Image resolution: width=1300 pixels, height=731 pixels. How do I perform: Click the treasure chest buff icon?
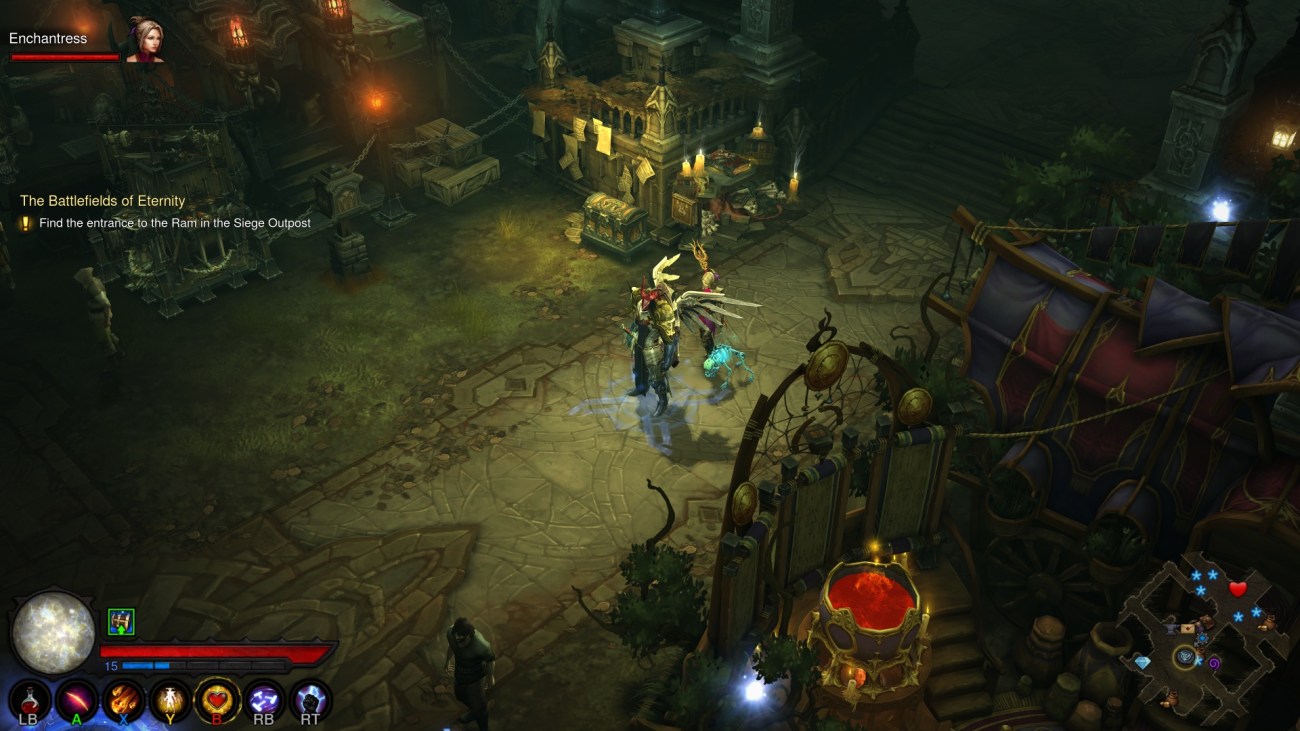coord(121,622)
